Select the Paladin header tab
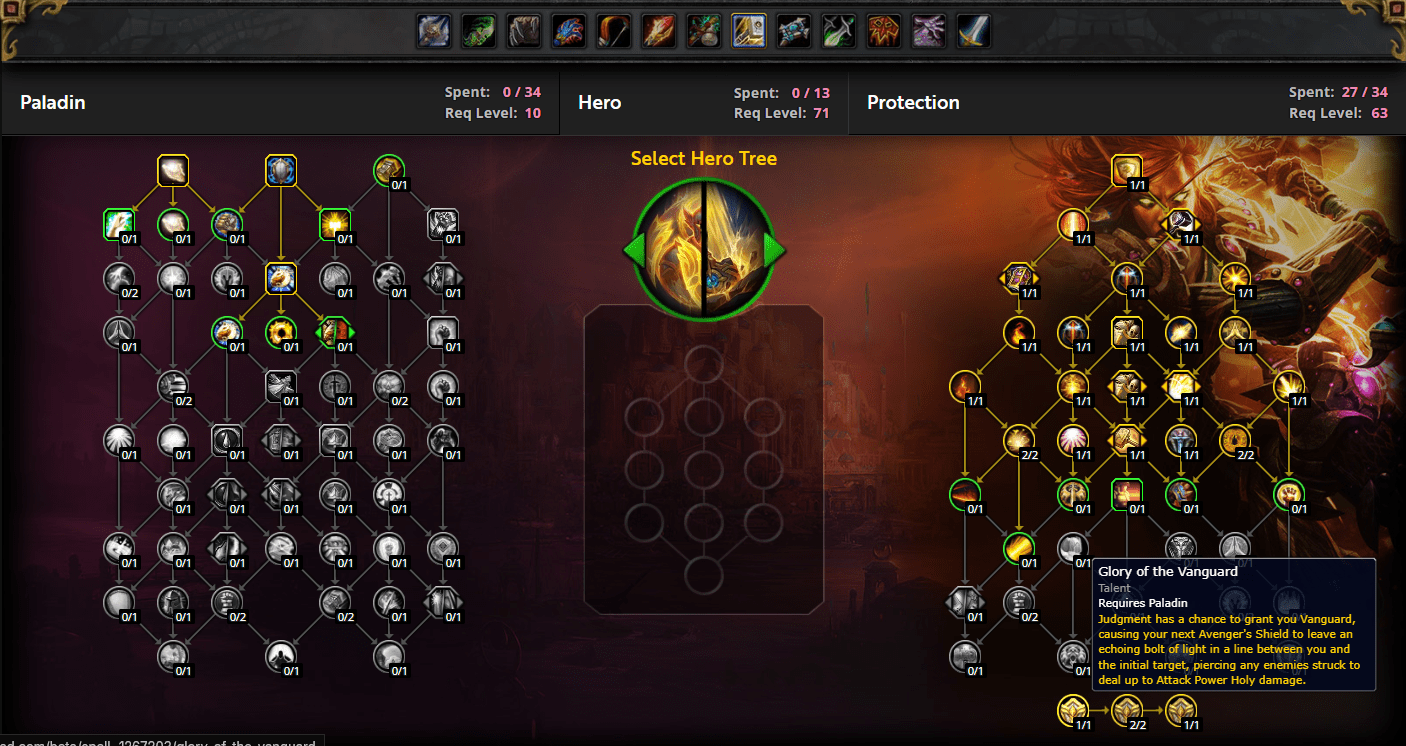Screen dimensions: 1406x746 52,102
